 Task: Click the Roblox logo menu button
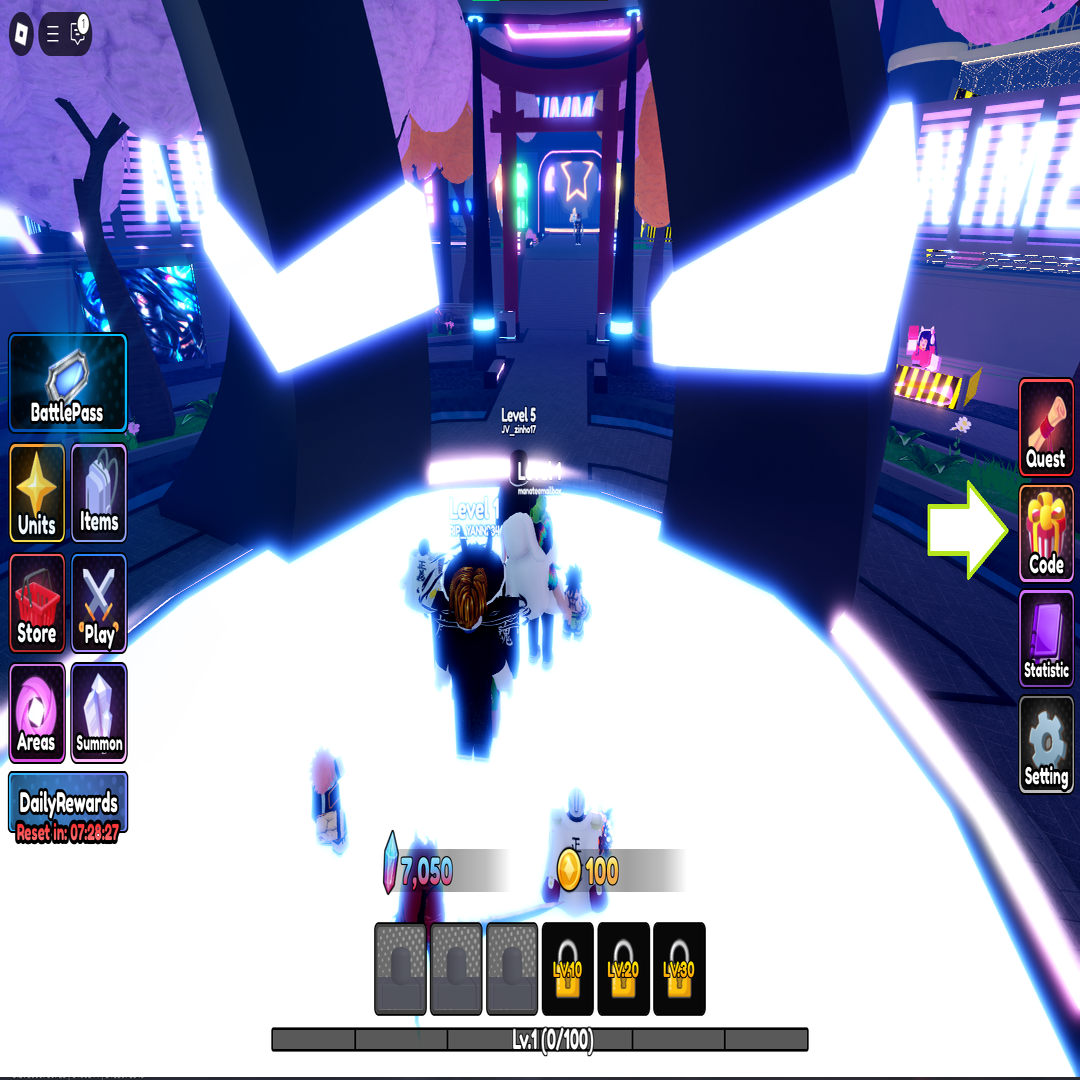click(x=22, y=36)
